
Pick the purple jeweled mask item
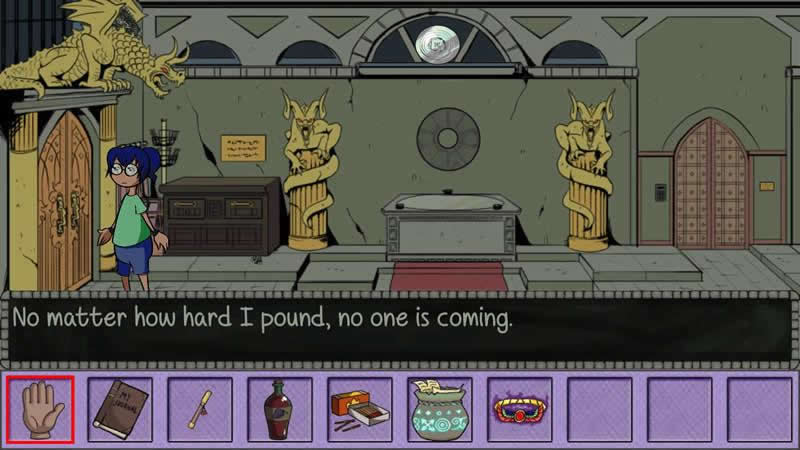click(x=520, y=410)
